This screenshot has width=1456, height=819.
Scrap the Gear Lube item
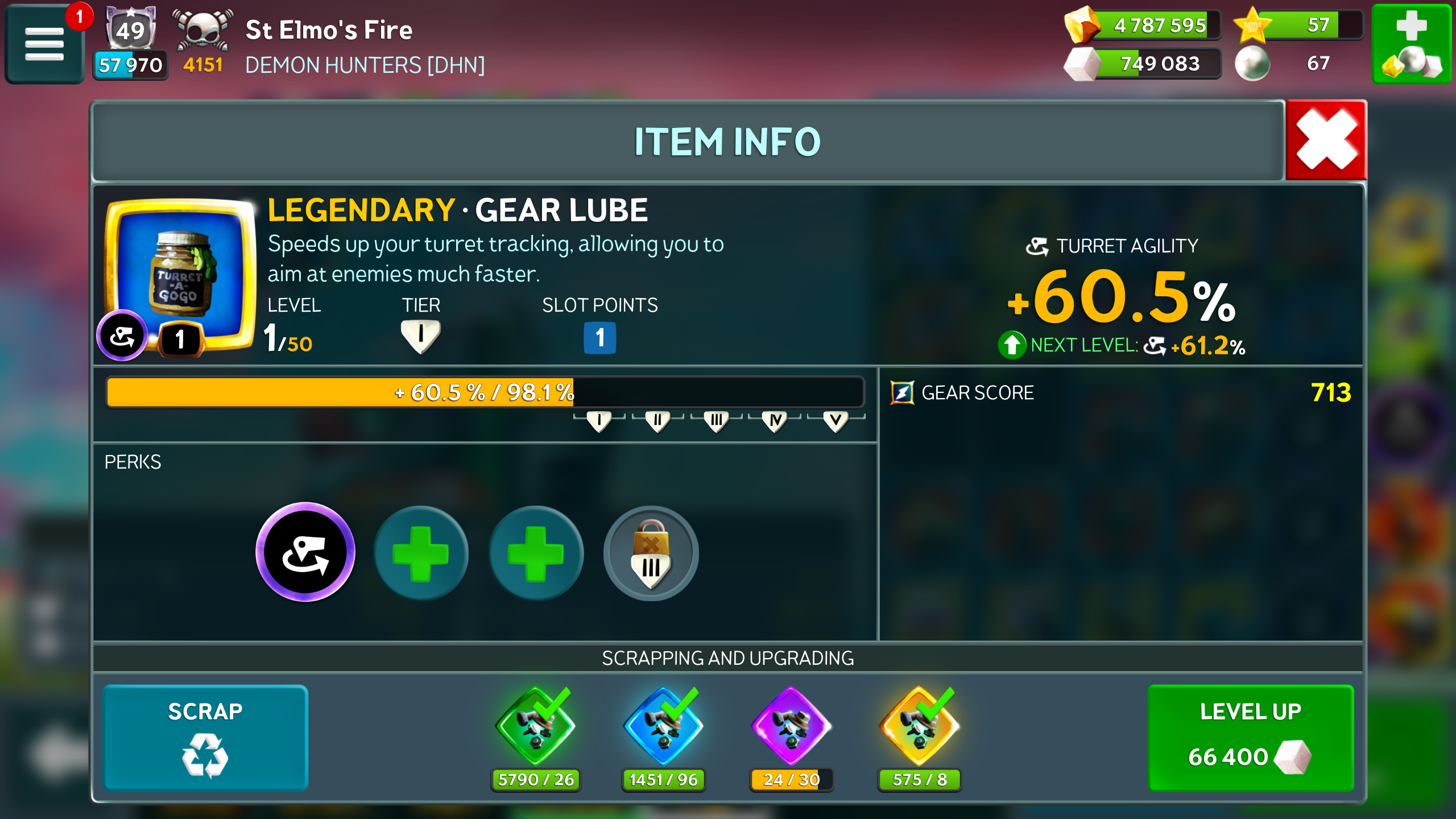pos(205,737)
